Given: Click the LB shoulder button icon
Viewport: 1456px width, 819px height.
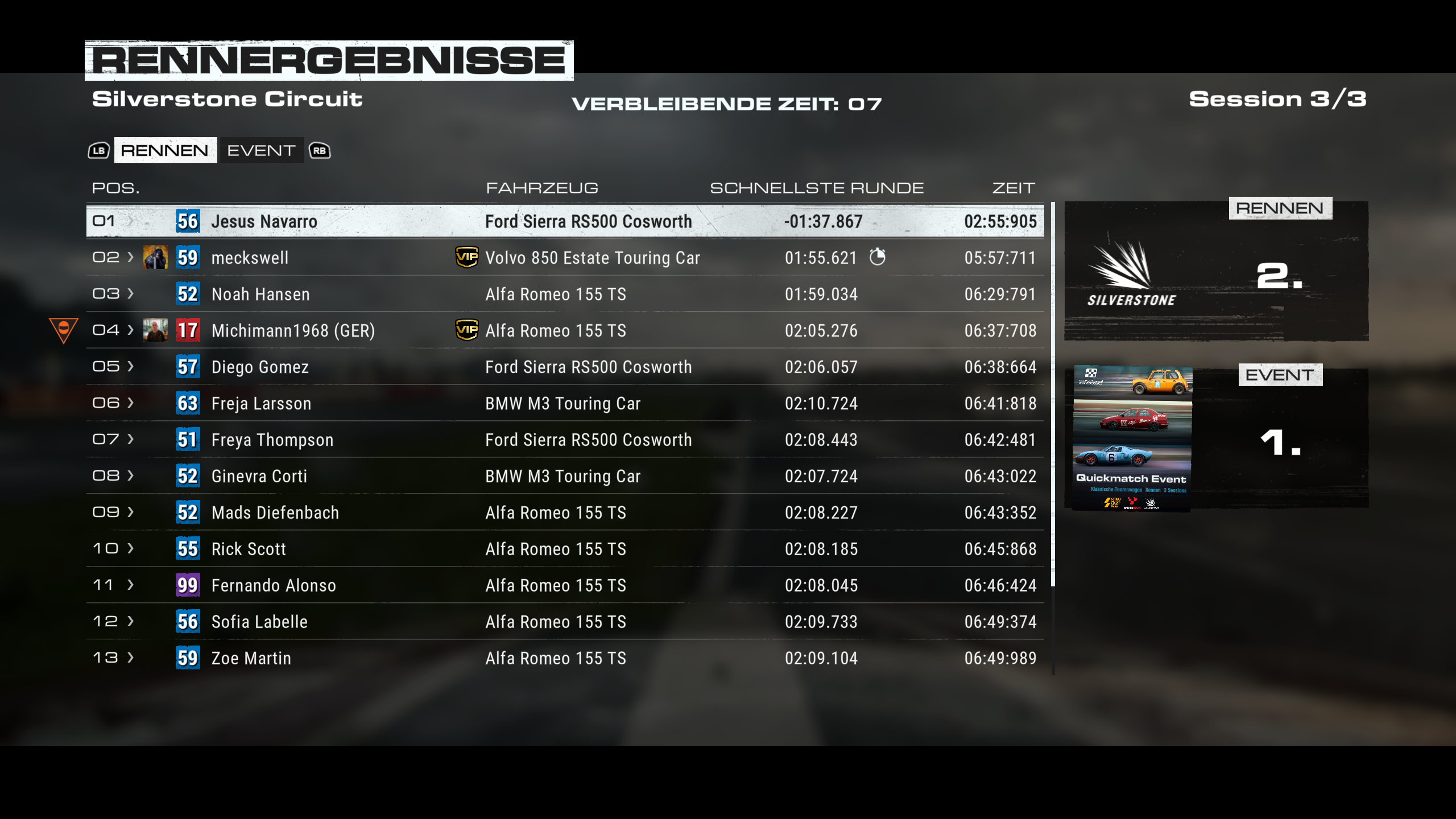Looking at the screenshot, I should pyautogui.click(x=98, y=150).
